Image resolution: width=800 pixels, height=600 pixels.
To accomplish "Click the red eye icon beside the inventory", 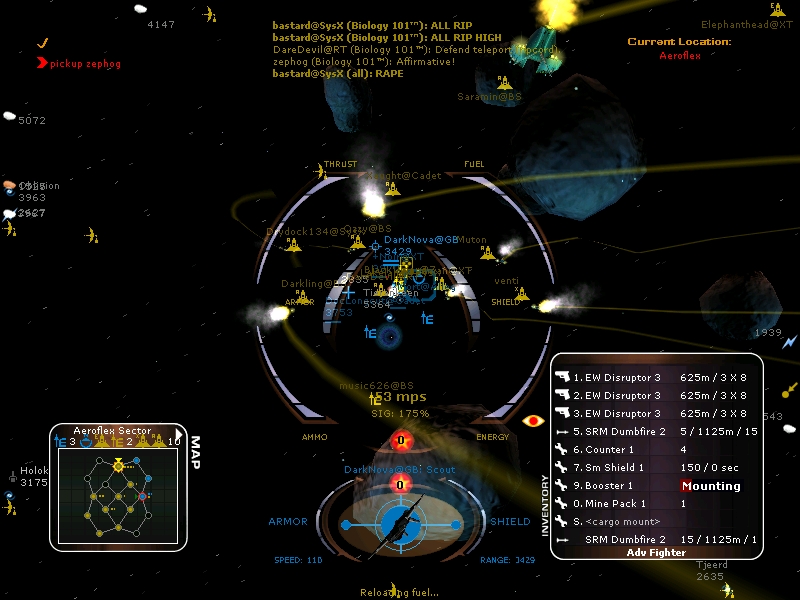I will pyautogui.click(x=531, y=421).
